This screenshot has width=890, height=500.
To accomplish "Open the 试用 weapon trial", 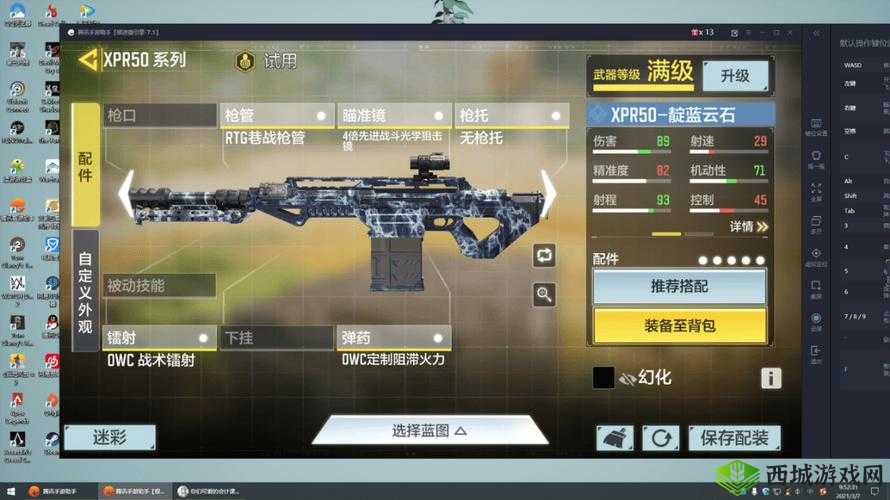I will pos(267,61).
